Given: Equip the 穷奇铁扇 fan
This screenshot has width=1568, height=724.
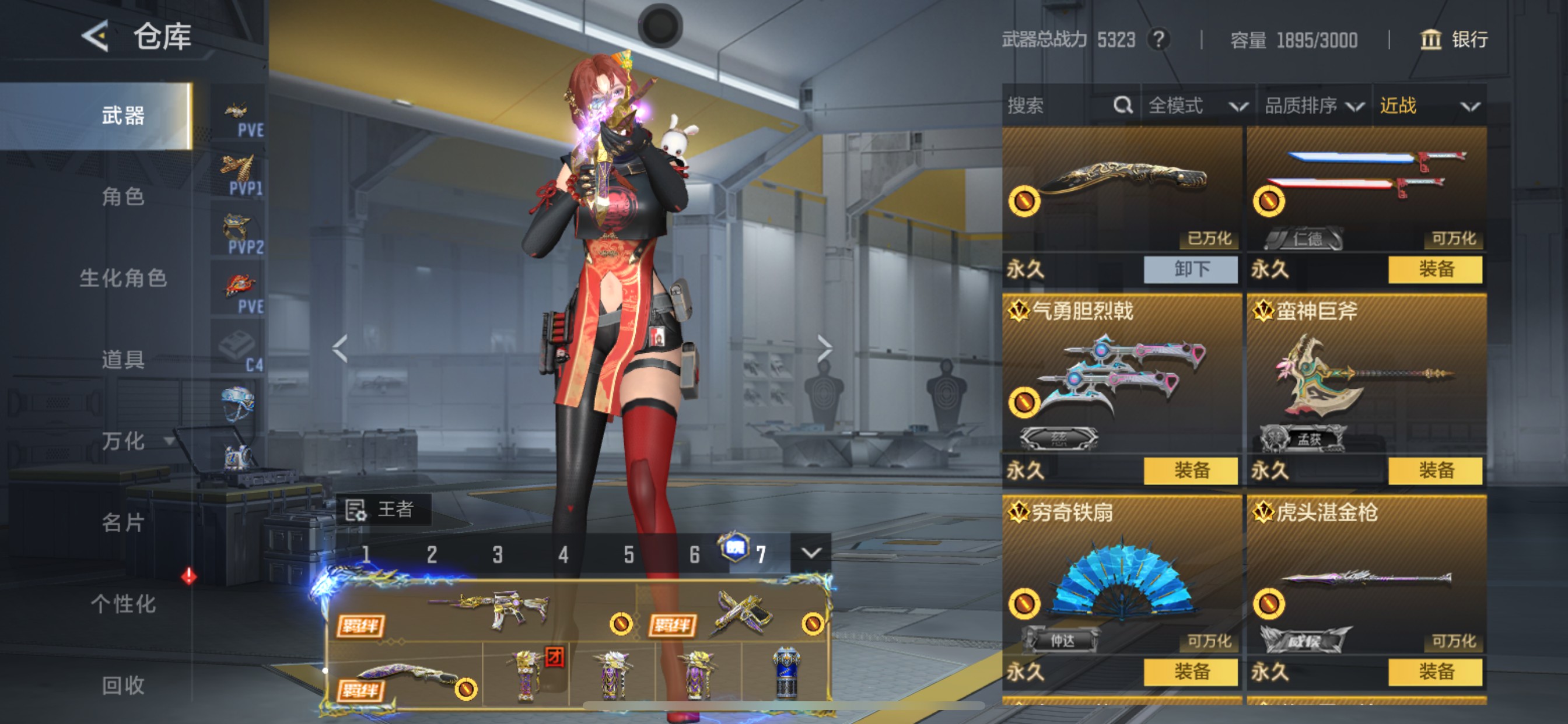Looking at the screenshot, I should tap(1191, 672).
